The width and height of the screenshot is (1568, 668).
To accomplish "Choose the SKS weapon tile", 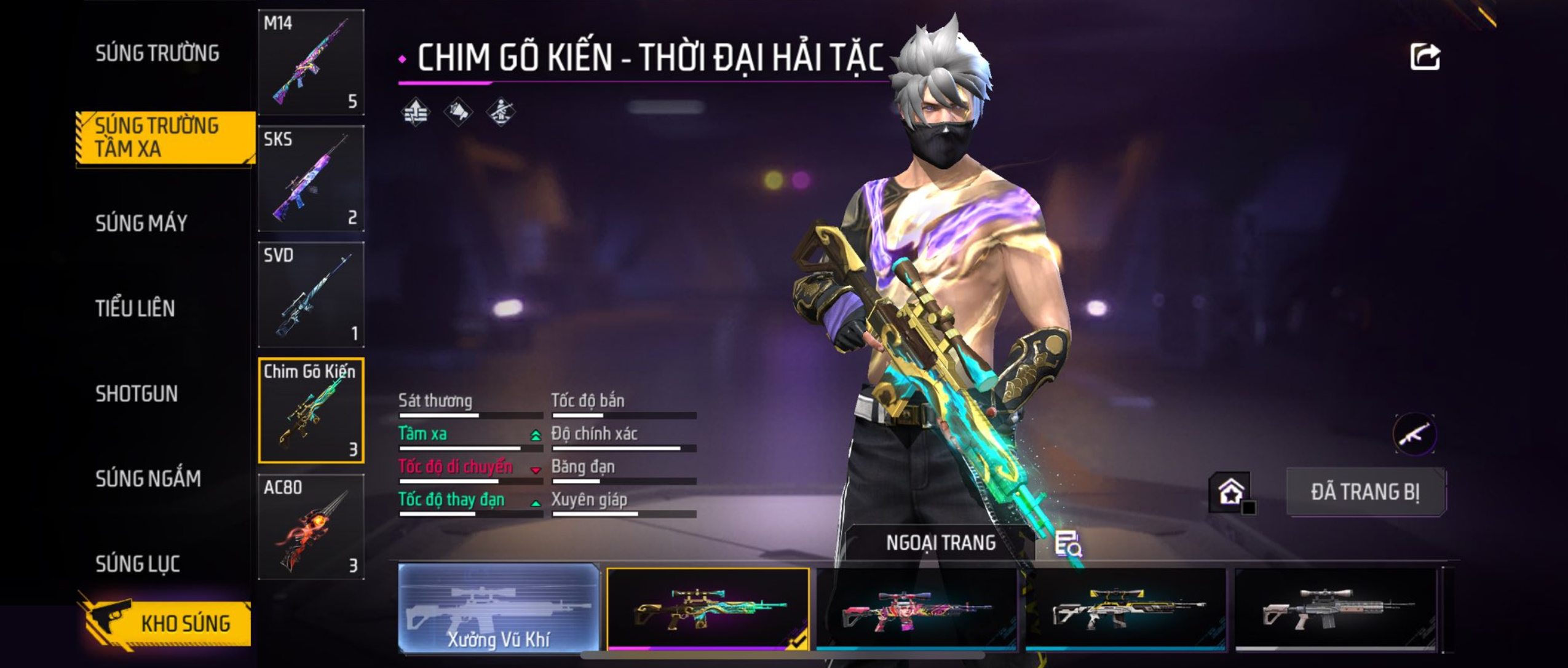I will 311,178.
